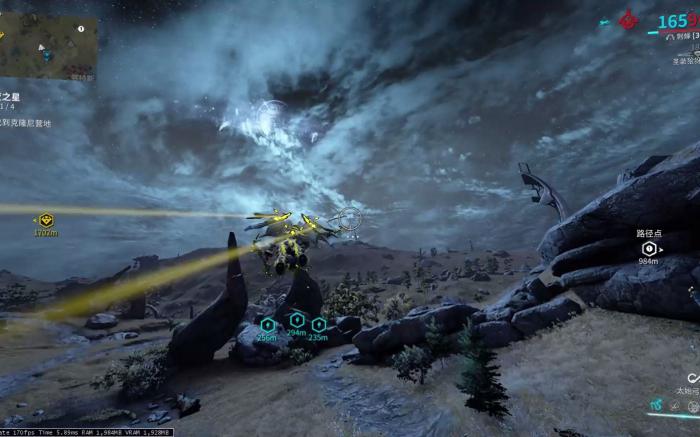
Task: Click the 路径点 waypoint marker at 984m
Action: tap(649, 248)
